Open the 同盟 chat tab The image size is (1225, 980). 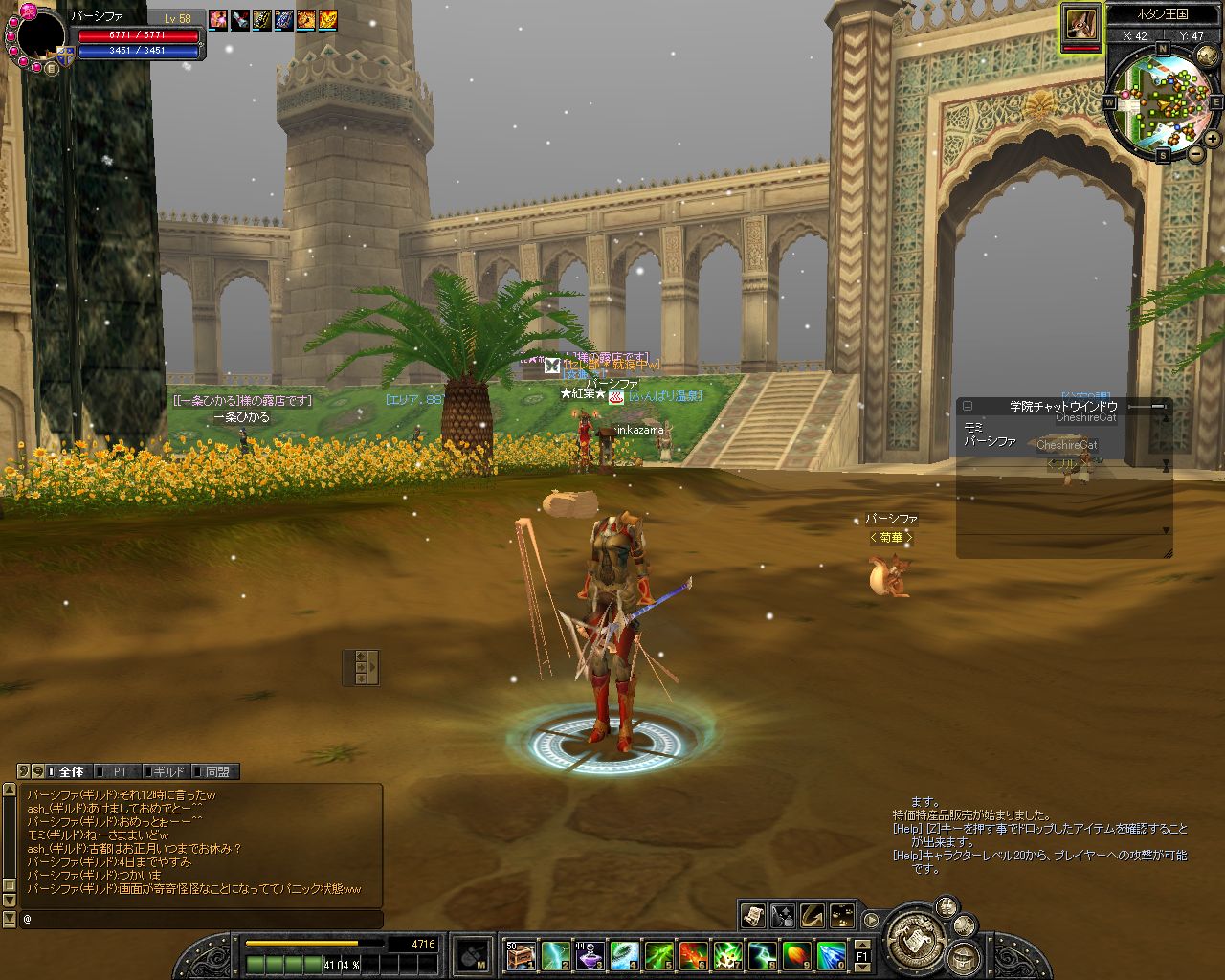coord(217,771)
